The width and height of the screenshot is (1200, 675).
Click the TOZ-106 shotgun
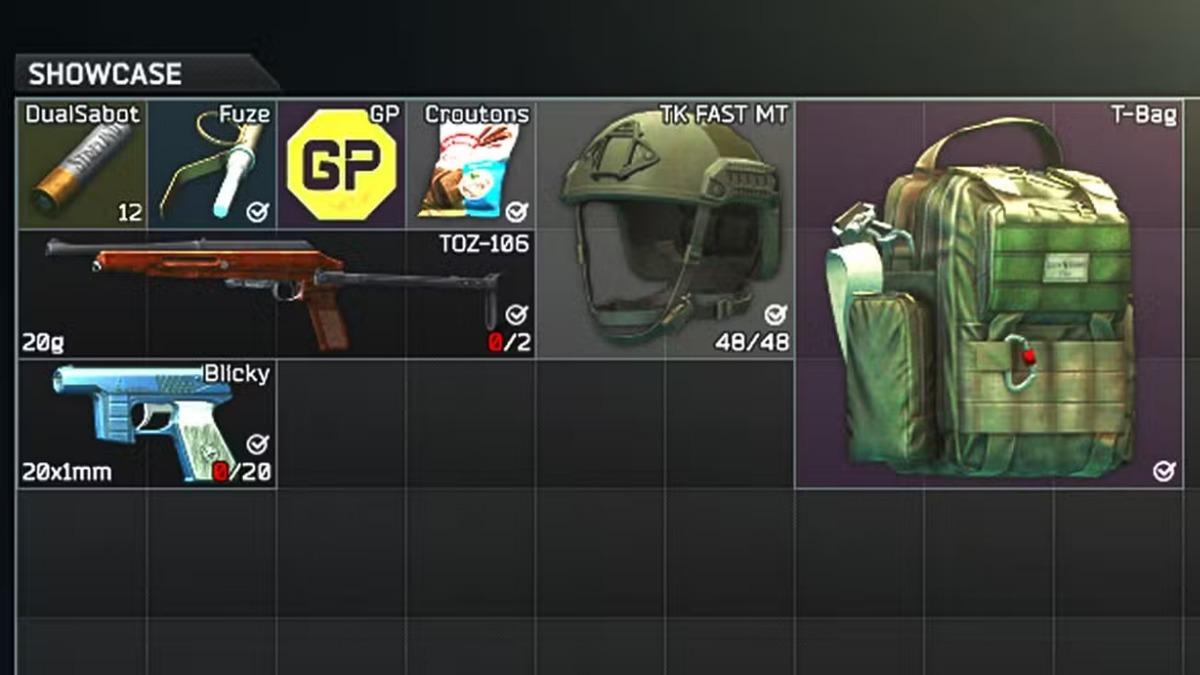[275, 293]
